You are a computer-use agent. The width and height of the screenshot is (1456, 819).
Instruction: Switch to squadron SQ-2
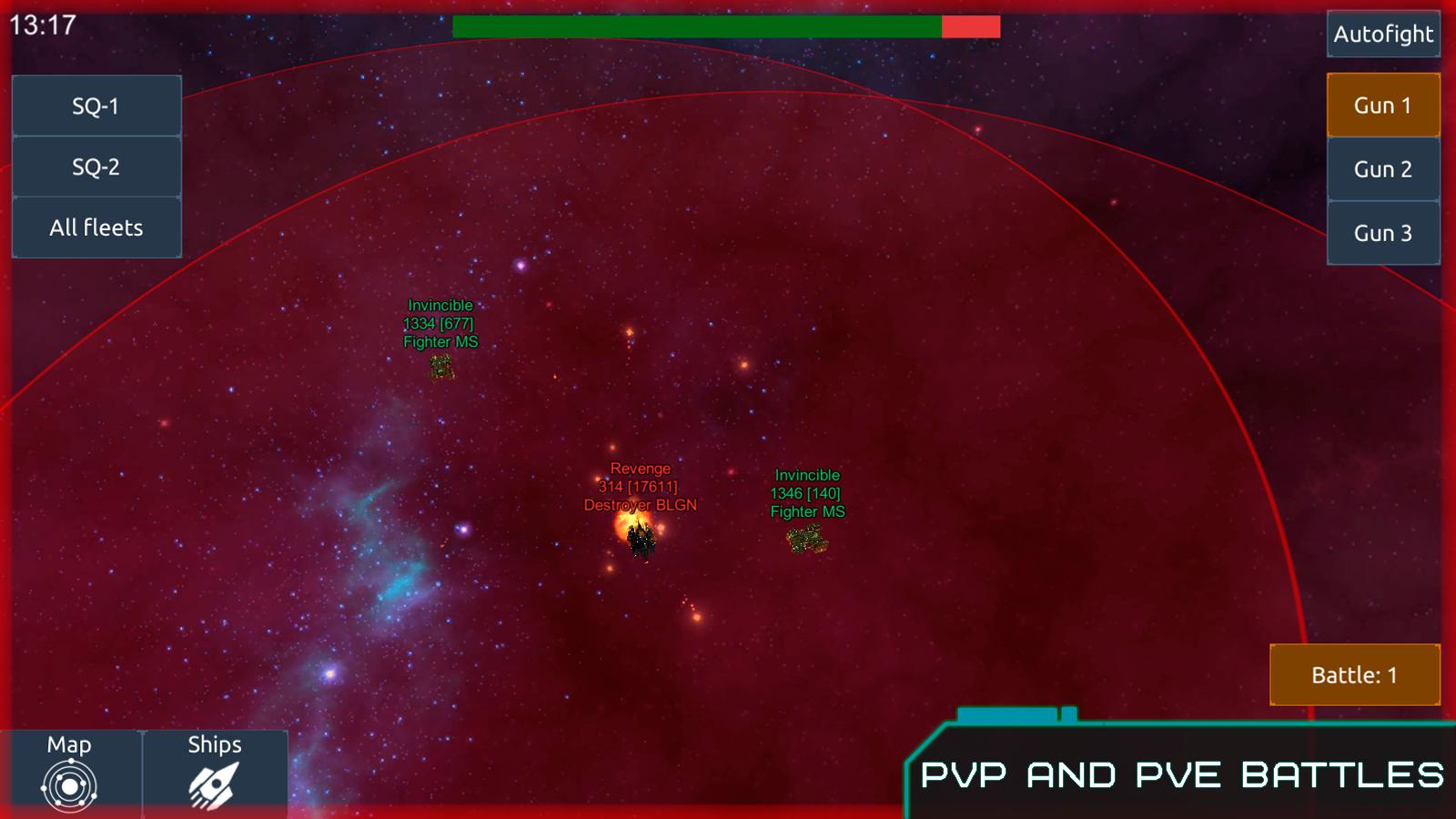[96, 167]
